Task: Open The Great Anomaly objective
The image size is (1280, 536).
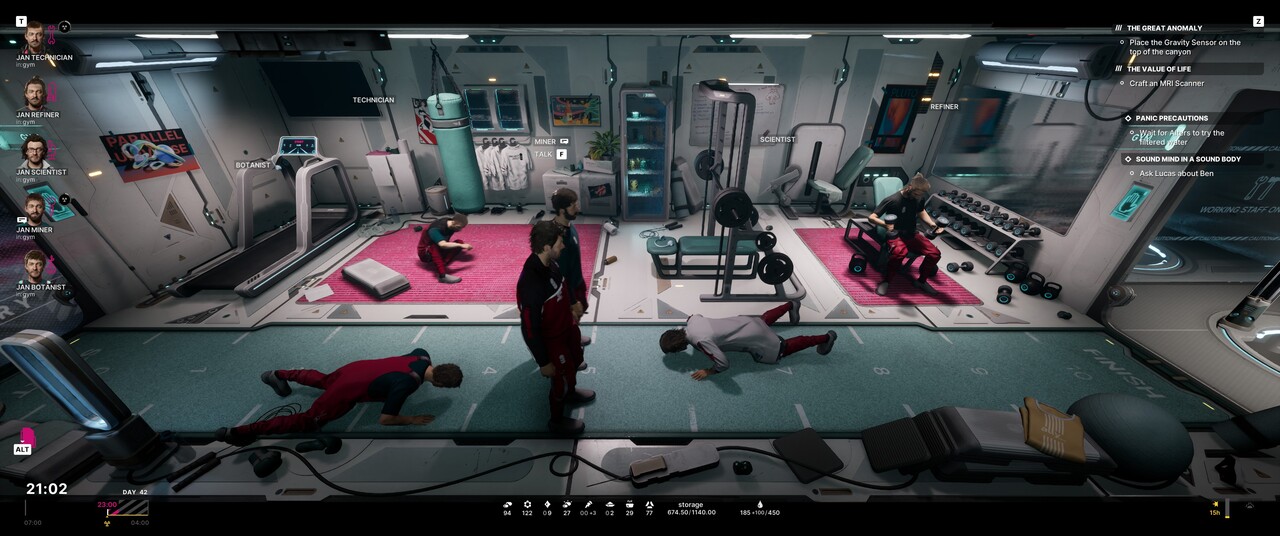Action: pos(1164,28)
